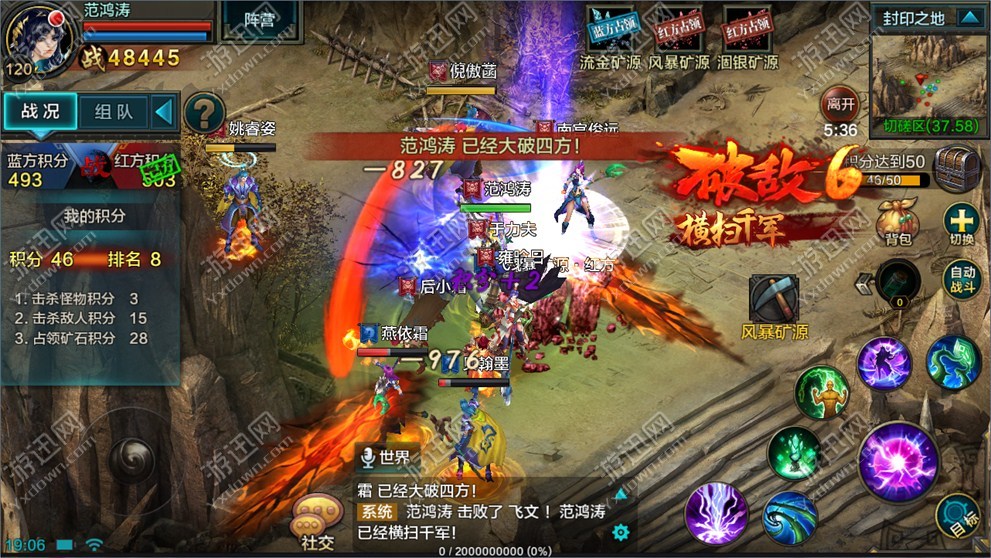This screenshot has width=991, height=558.
Task: Click the 切换 switch button
Action: tap(961, 222)
